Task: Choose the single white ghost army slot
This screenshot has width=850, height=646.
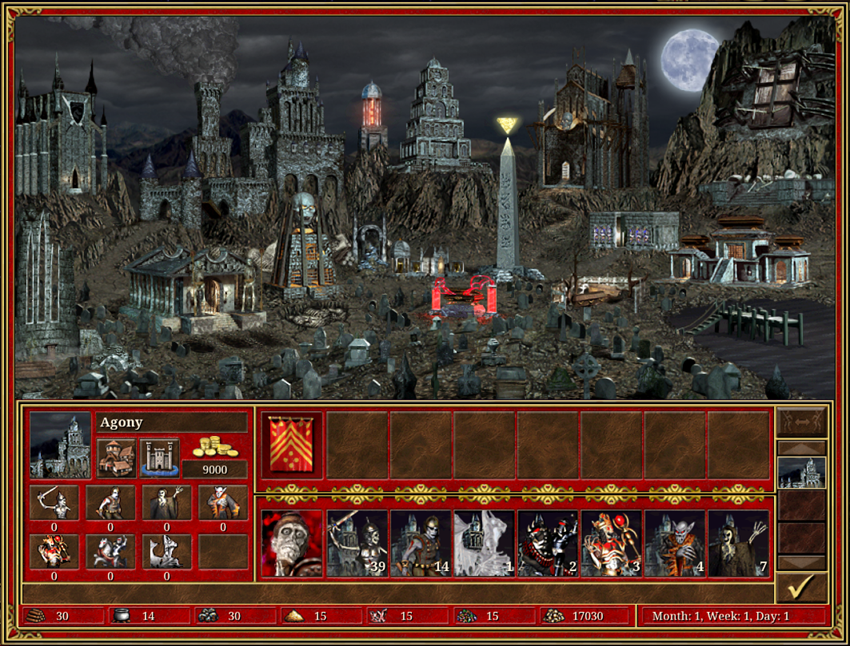Action: 484,544
